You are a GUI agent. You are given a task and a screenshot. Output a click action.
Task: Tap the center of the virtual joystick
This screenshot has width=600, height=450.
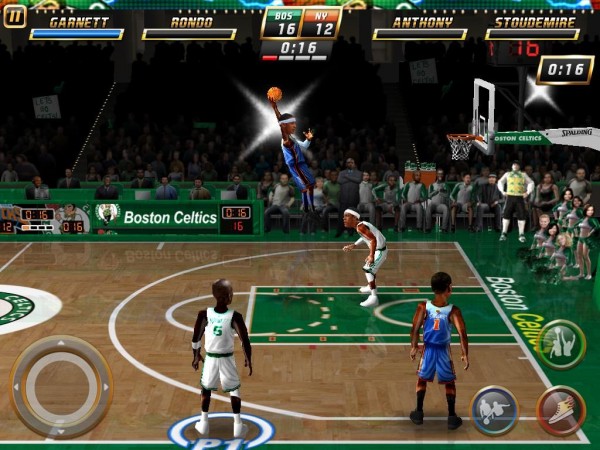click(61, 385)
